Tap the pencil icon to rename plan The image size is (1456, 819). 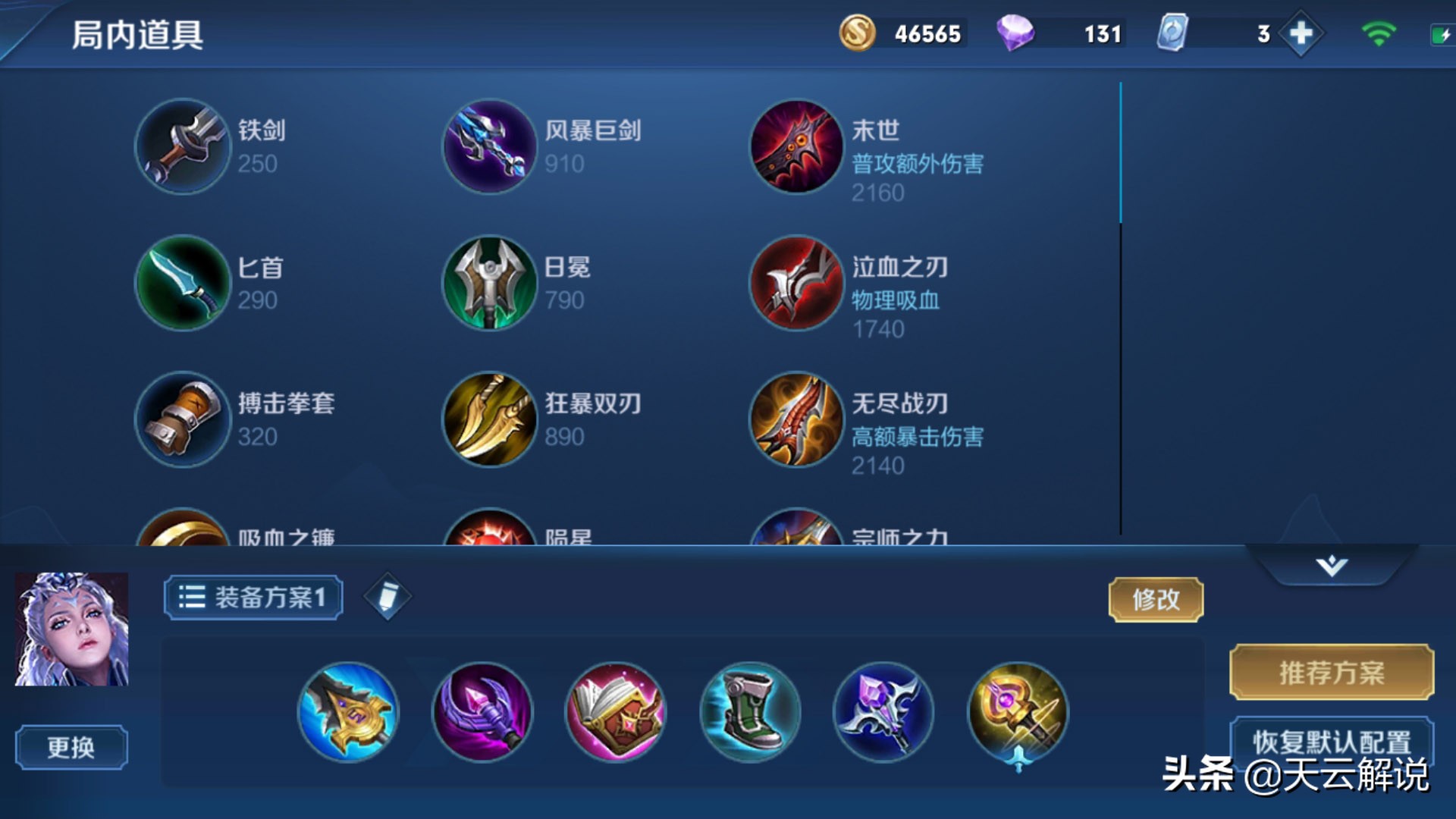[388, 596]
